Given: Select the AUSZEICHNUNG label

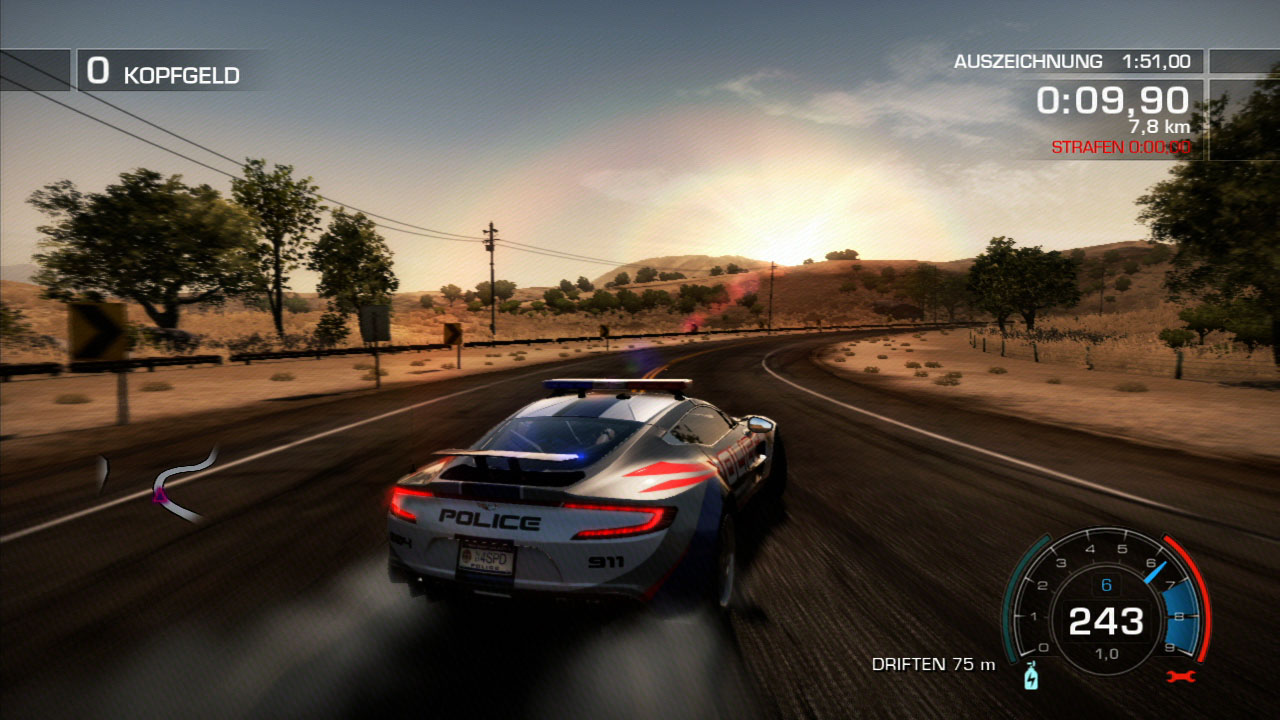Looking at the screenshot, I should pyautogui.click(x=1029, y=61).
